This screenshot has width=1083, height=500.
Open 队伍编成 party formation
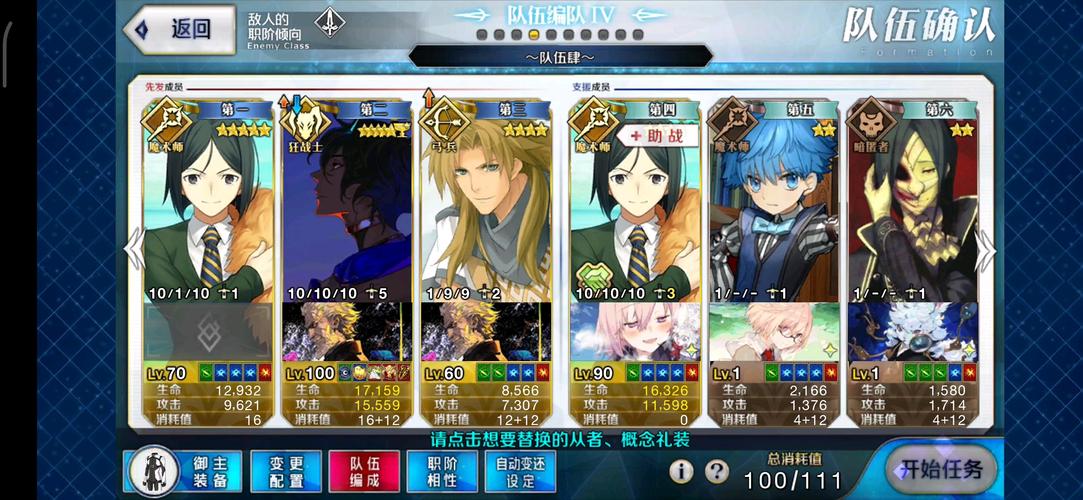click(x=364, y=472)
